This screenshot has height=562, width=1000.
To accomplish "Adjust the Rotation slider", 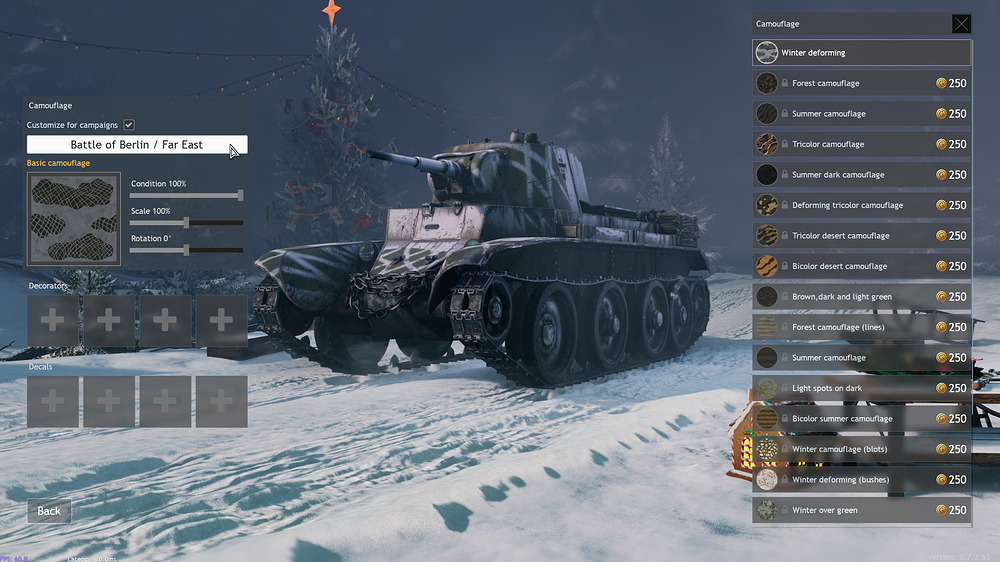I will (x=187, y=250).
